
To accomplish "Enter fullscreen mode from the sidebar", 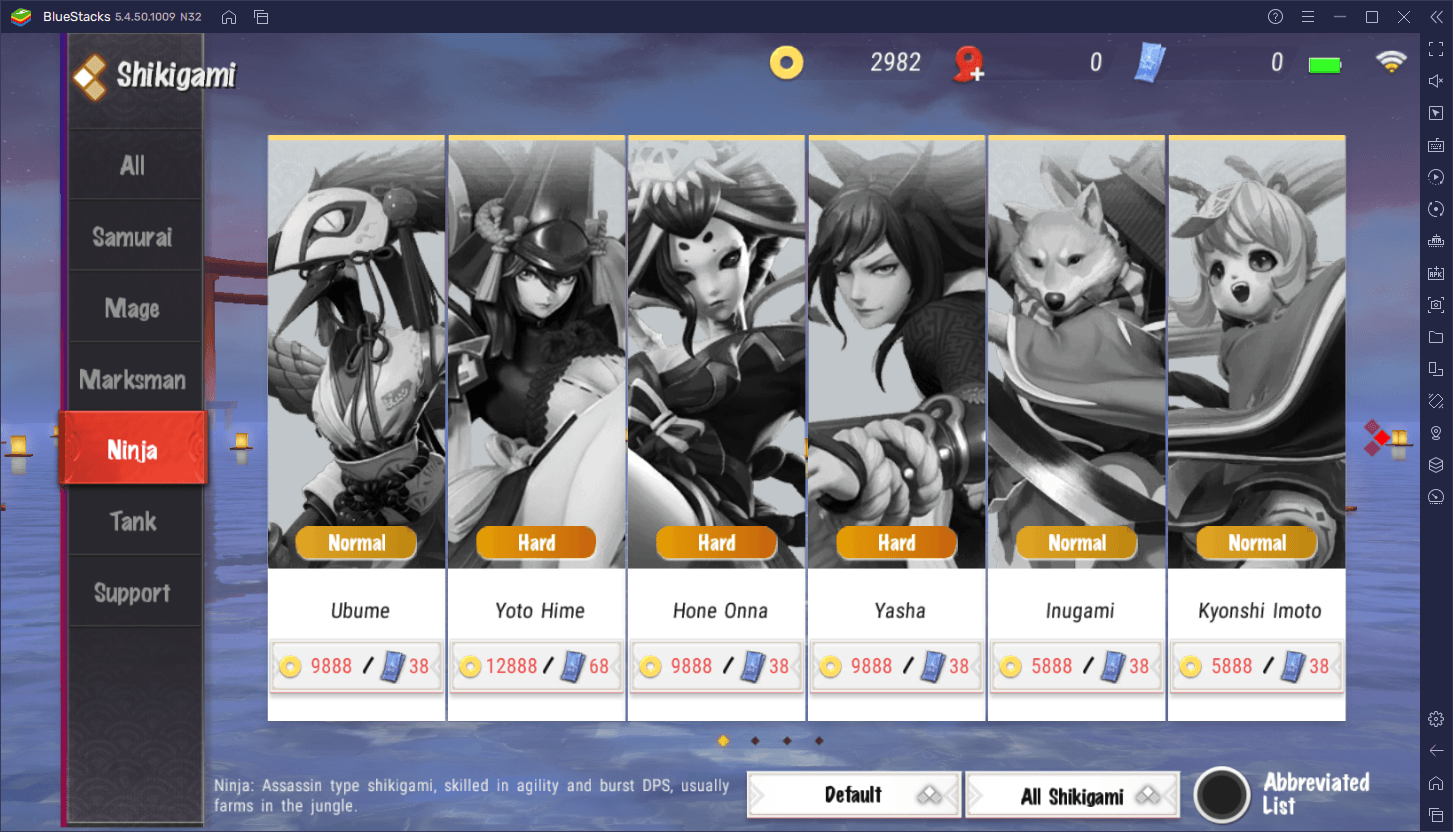I will pos(1436,50).
